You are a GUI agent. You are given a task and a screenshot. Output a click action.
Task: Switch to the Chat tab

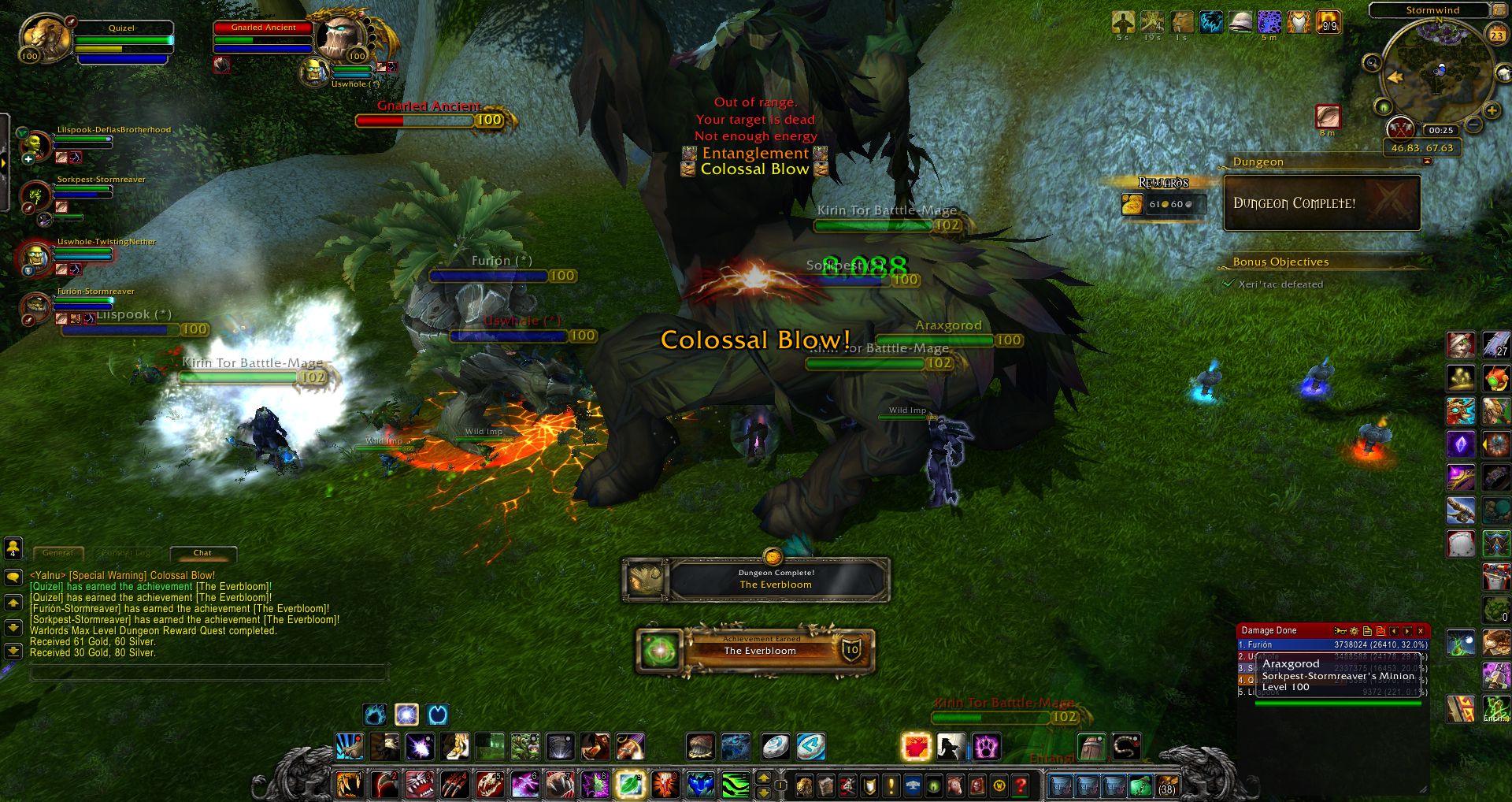point(202,553)
